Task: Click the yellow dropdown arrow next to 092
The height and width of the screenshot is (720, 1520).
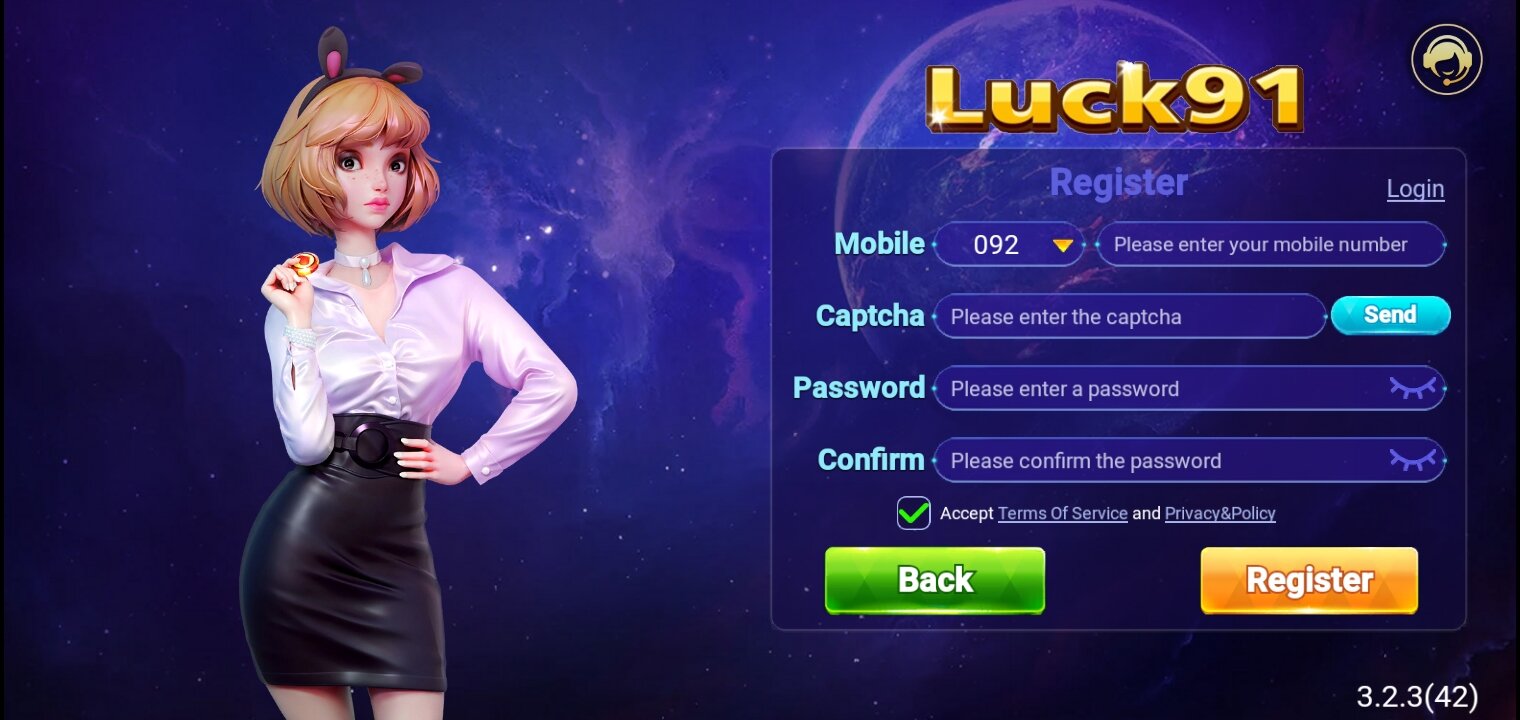Action: pyautogui.click(x=1063, y=244)
